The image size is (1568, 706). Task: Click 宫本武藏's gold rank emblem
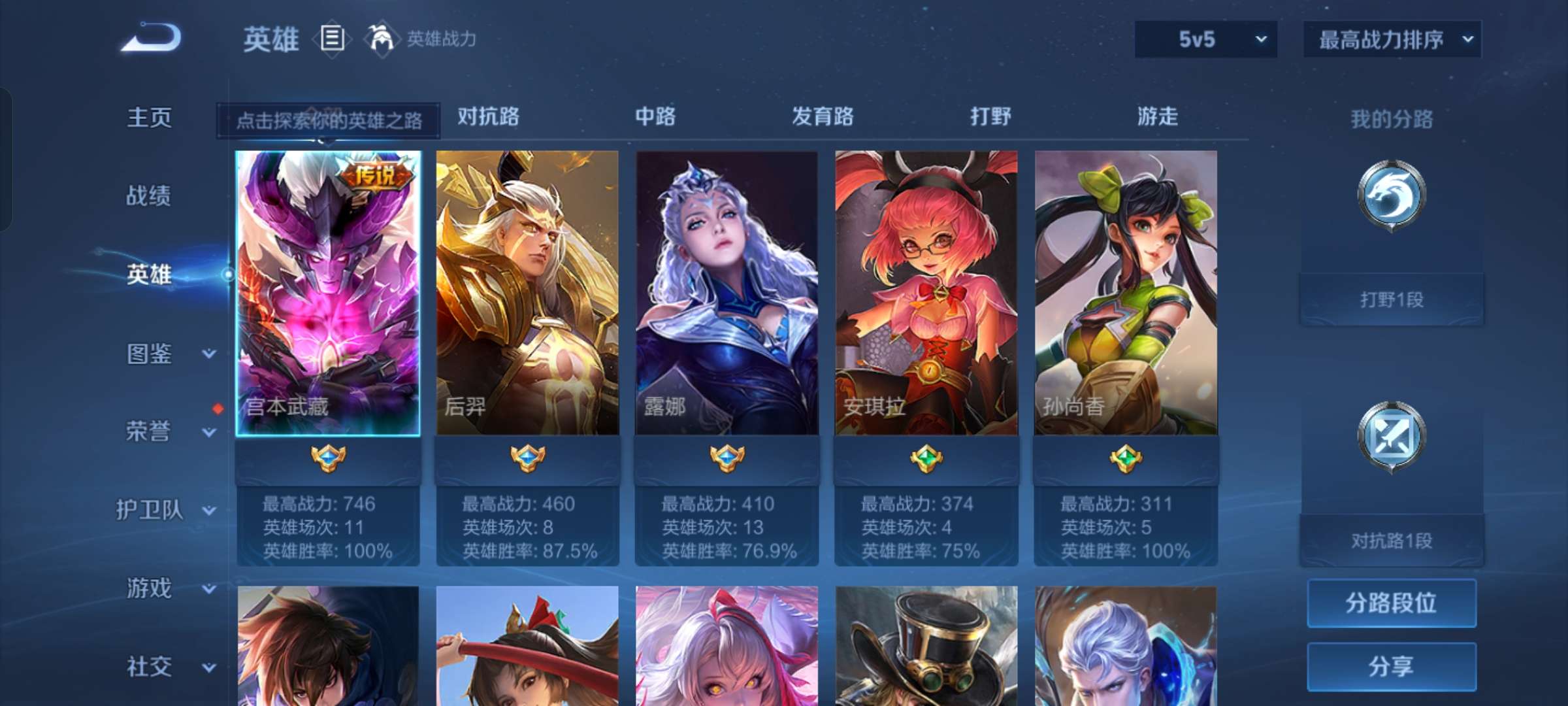click(x=329, y=460)
